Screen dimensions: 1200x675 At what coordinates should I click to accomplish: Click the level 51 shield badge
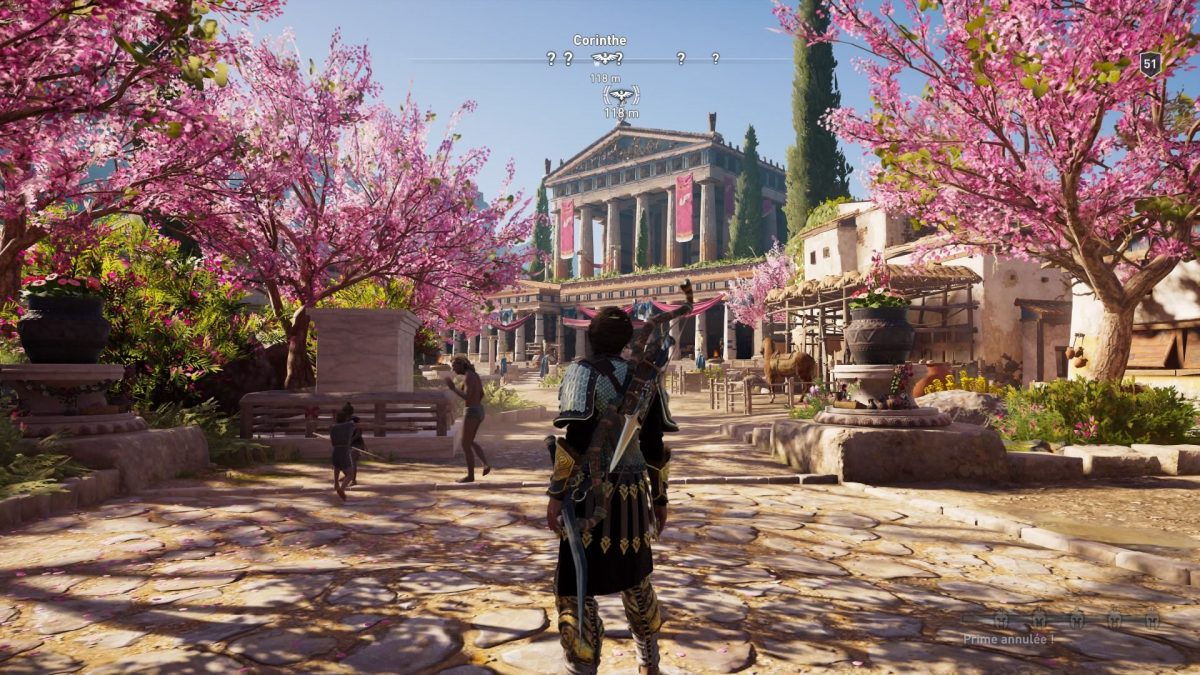tap(1150, 64)
